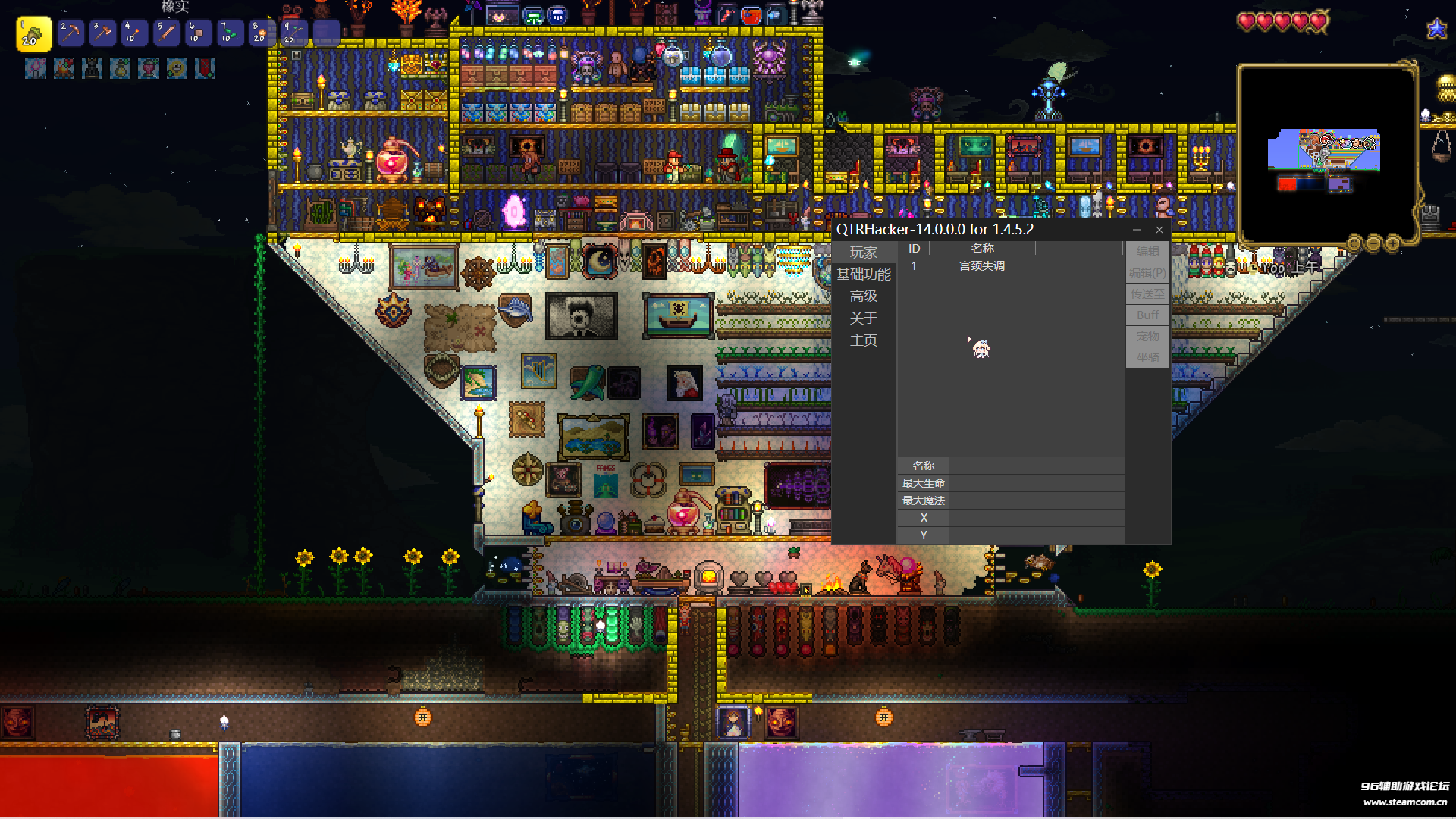
Task: Select player row 宫颈失调 in the list
Action: [x=981, y=266]
